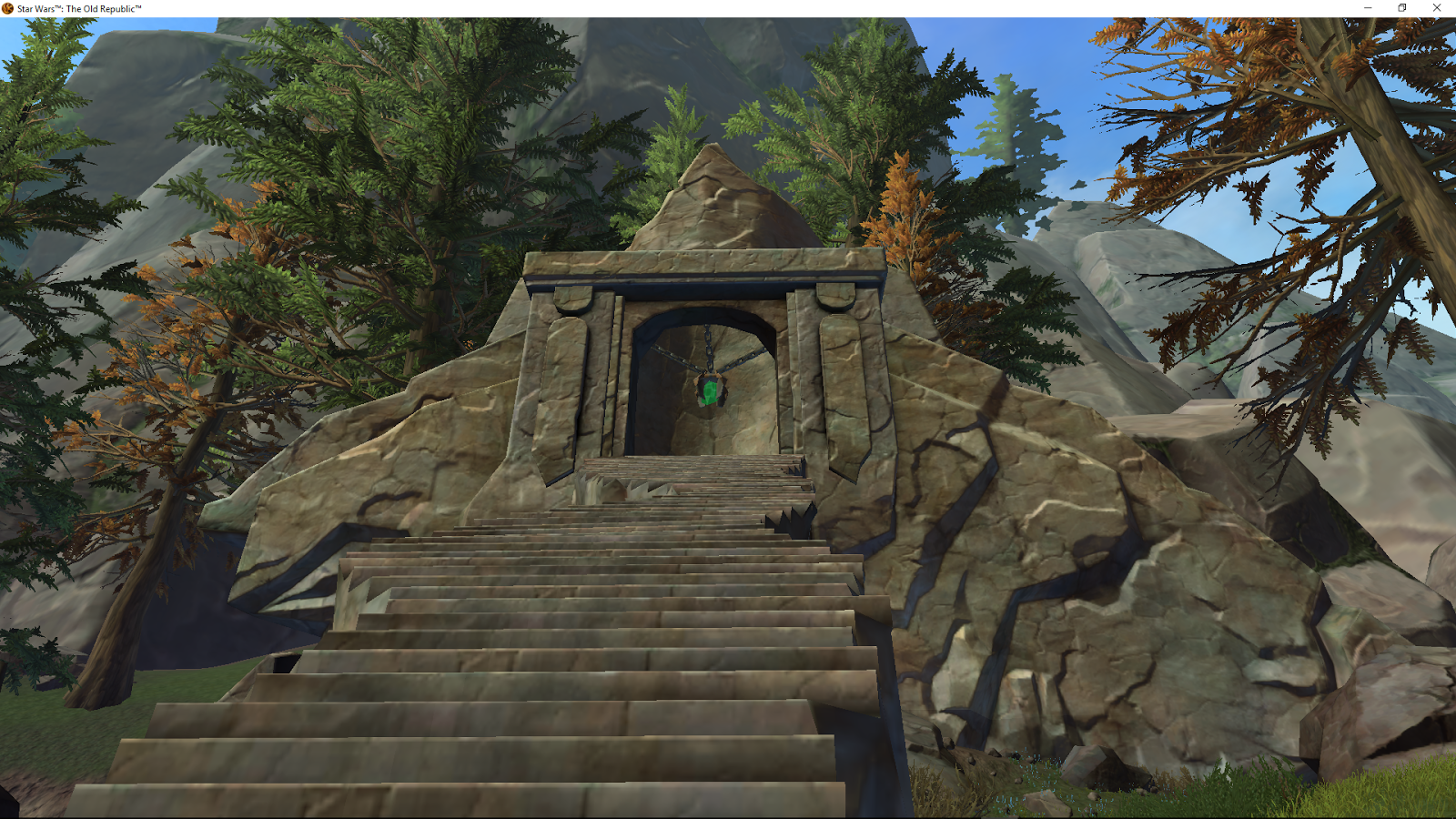Screen dimensions: 1456x819
Task: Minimize the Star Wars: The Old Republic window
Action: [1369, 7]
